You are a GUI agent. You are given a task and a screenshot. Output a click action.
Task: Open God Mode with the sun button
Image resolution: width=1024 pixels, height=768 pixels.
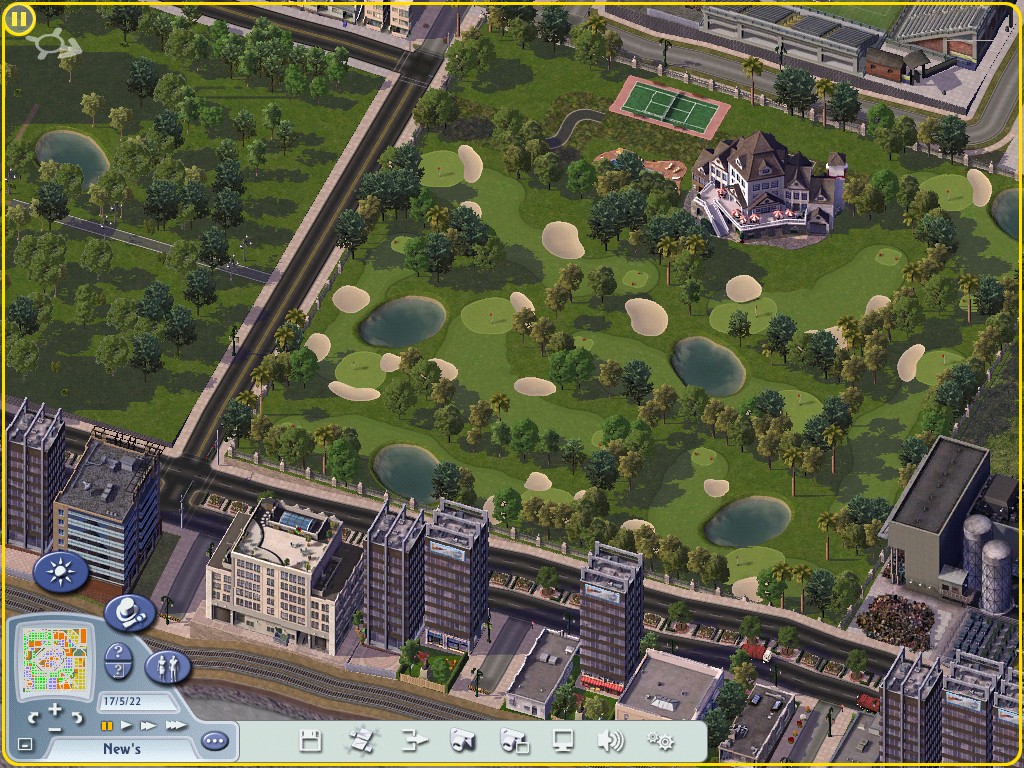point(61,572)
